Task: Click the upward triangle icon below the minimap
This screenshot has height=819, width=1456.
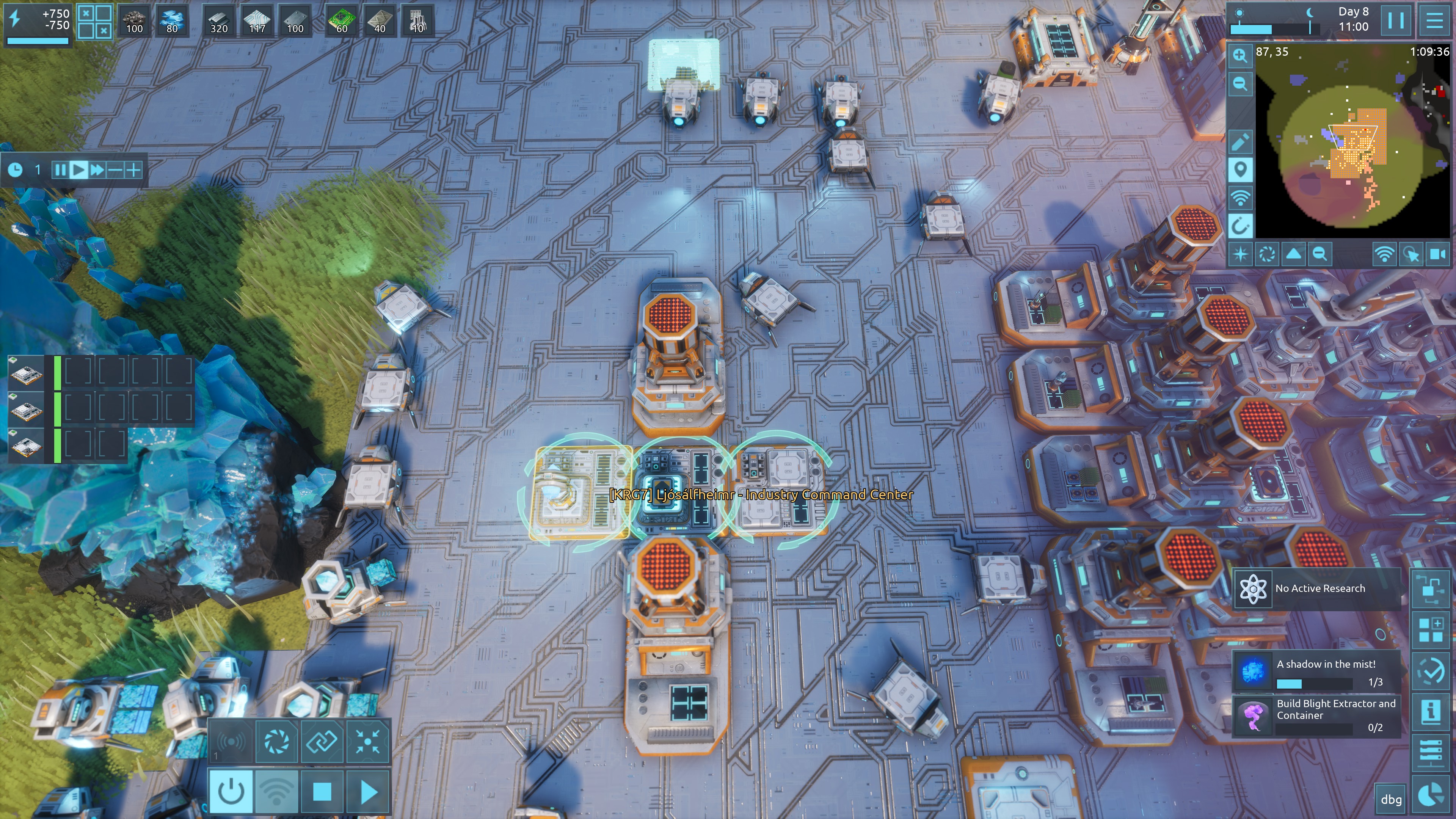Action: click(x=1294, y=254)
